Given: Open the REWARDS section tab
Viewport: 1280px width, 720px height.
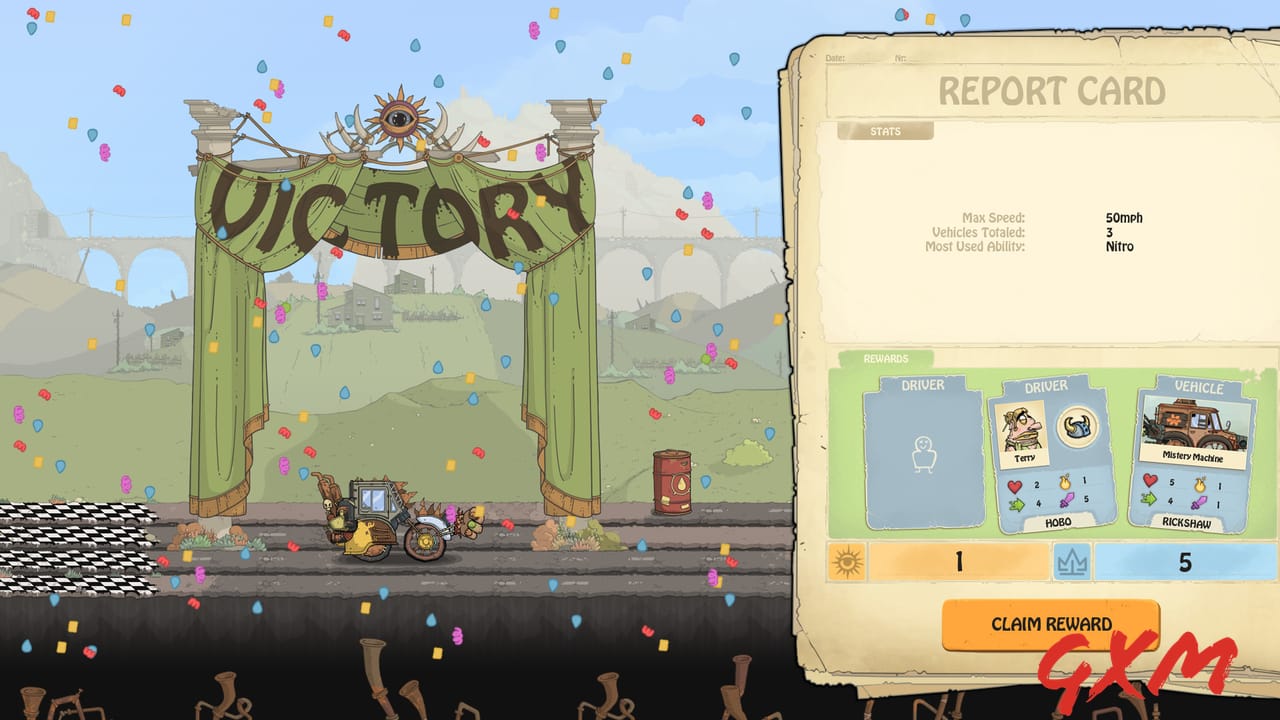Looking at the screenshot, I should [x=885, y=357].
